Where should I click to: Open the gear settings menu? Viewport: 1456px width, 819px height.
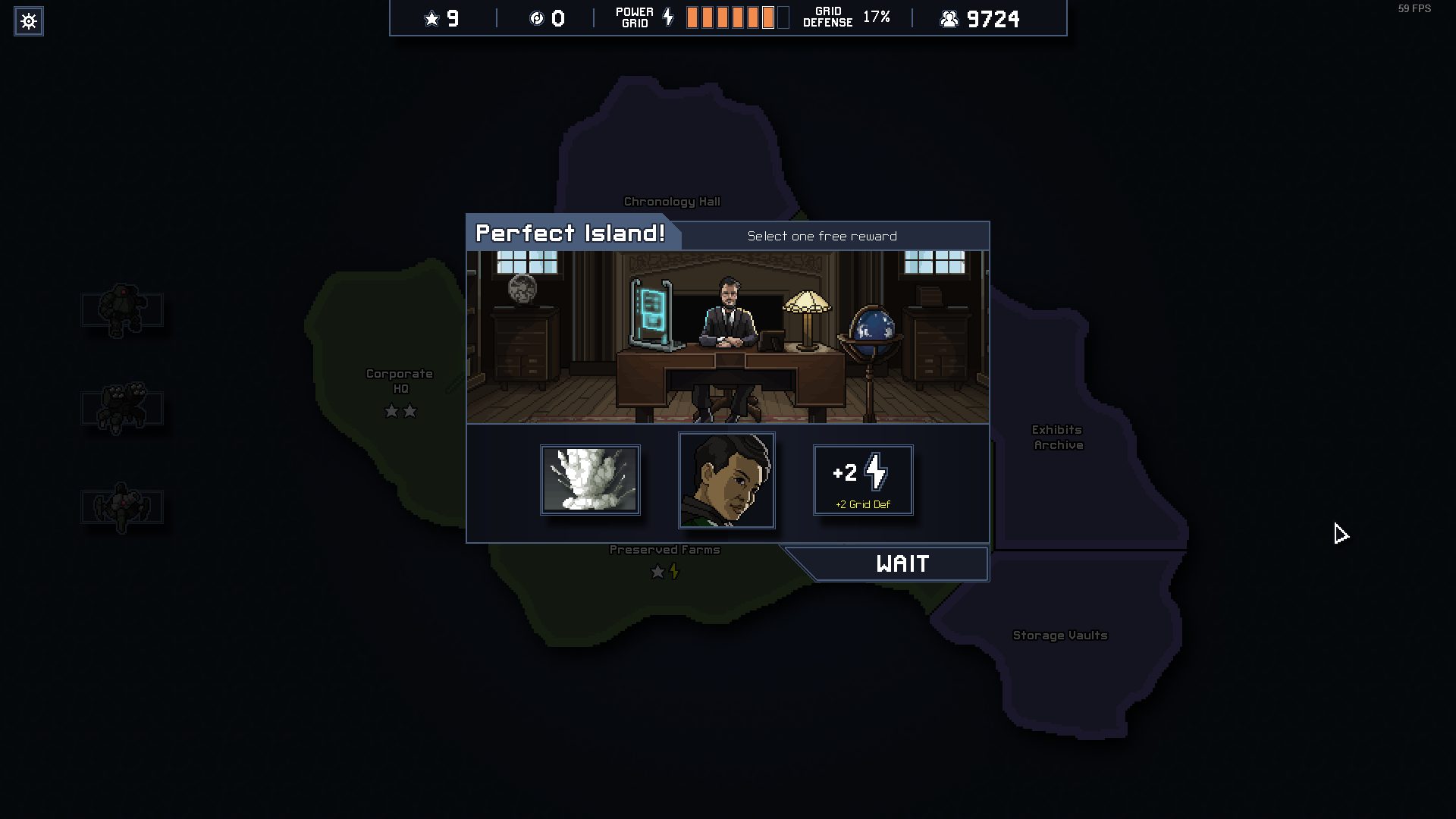29,21
